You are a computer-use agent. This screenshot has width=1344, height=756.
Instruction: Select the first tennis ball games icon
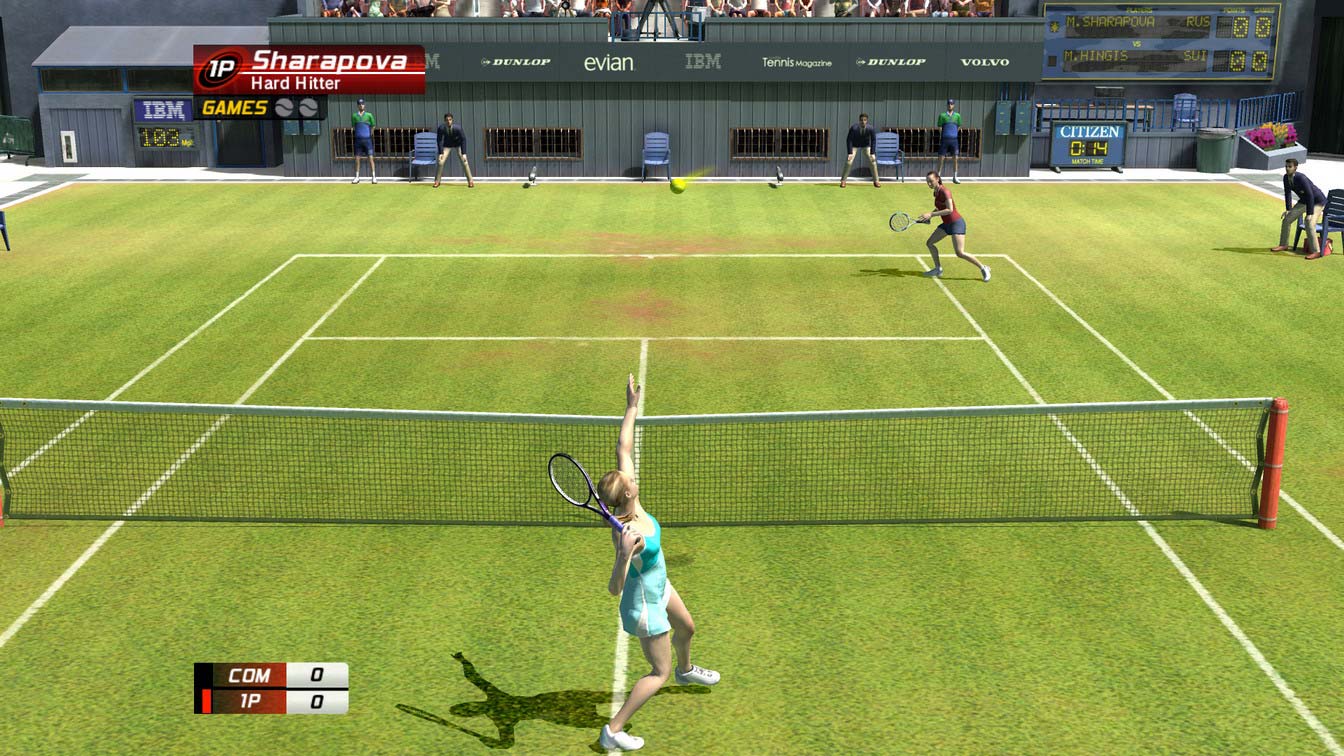tap(283, 108)
